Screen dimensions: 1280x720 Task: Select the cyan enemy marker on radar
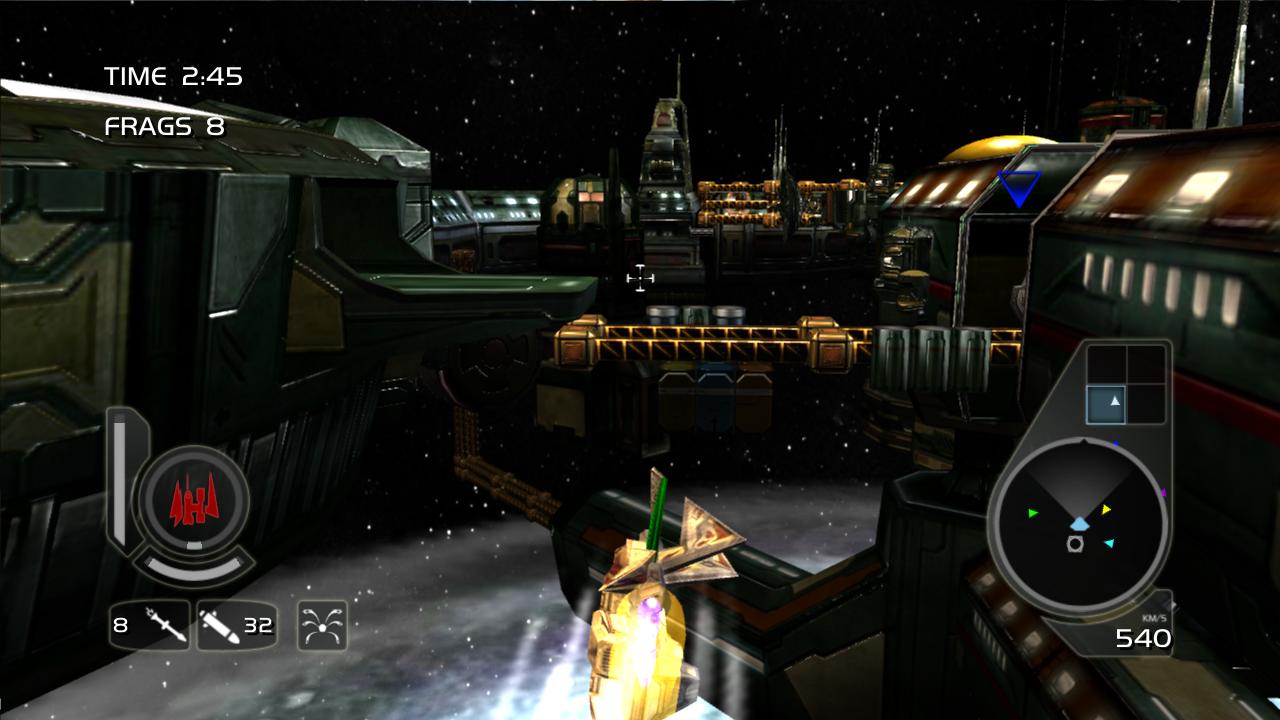[1108, 543]
